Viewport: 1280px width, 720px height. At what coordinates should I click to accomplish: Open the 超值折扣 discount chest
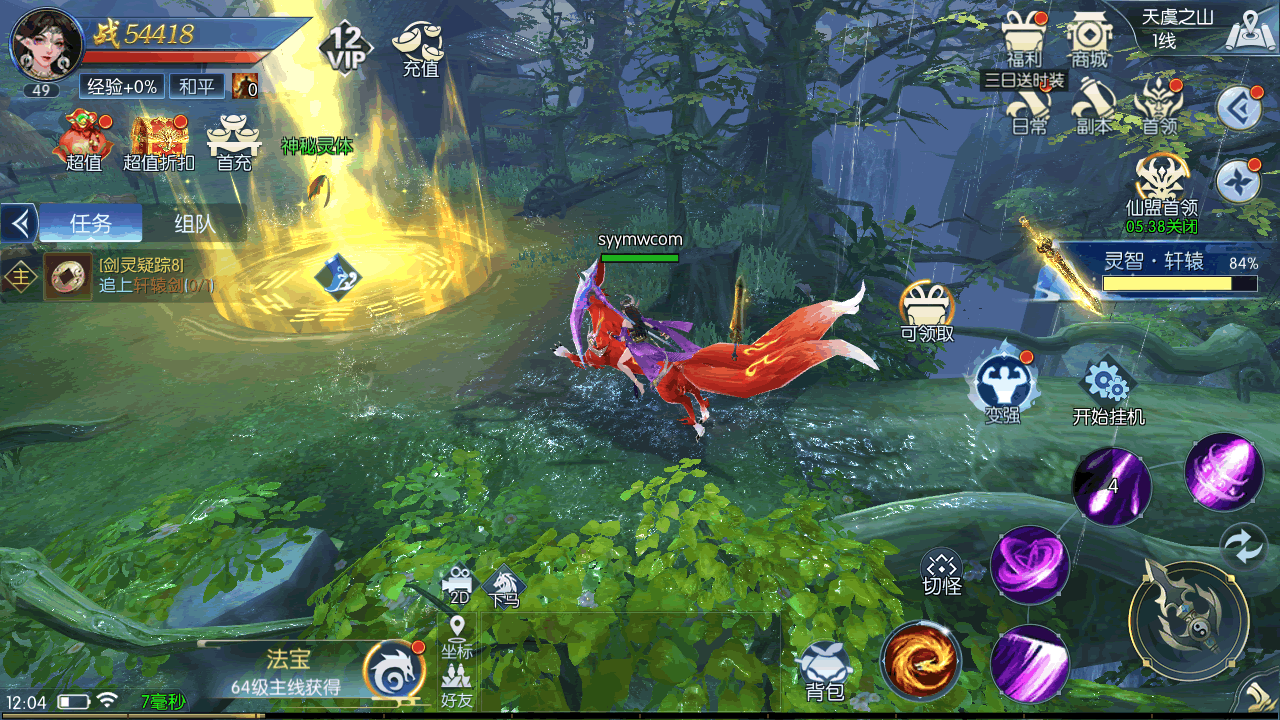(158, 141)
